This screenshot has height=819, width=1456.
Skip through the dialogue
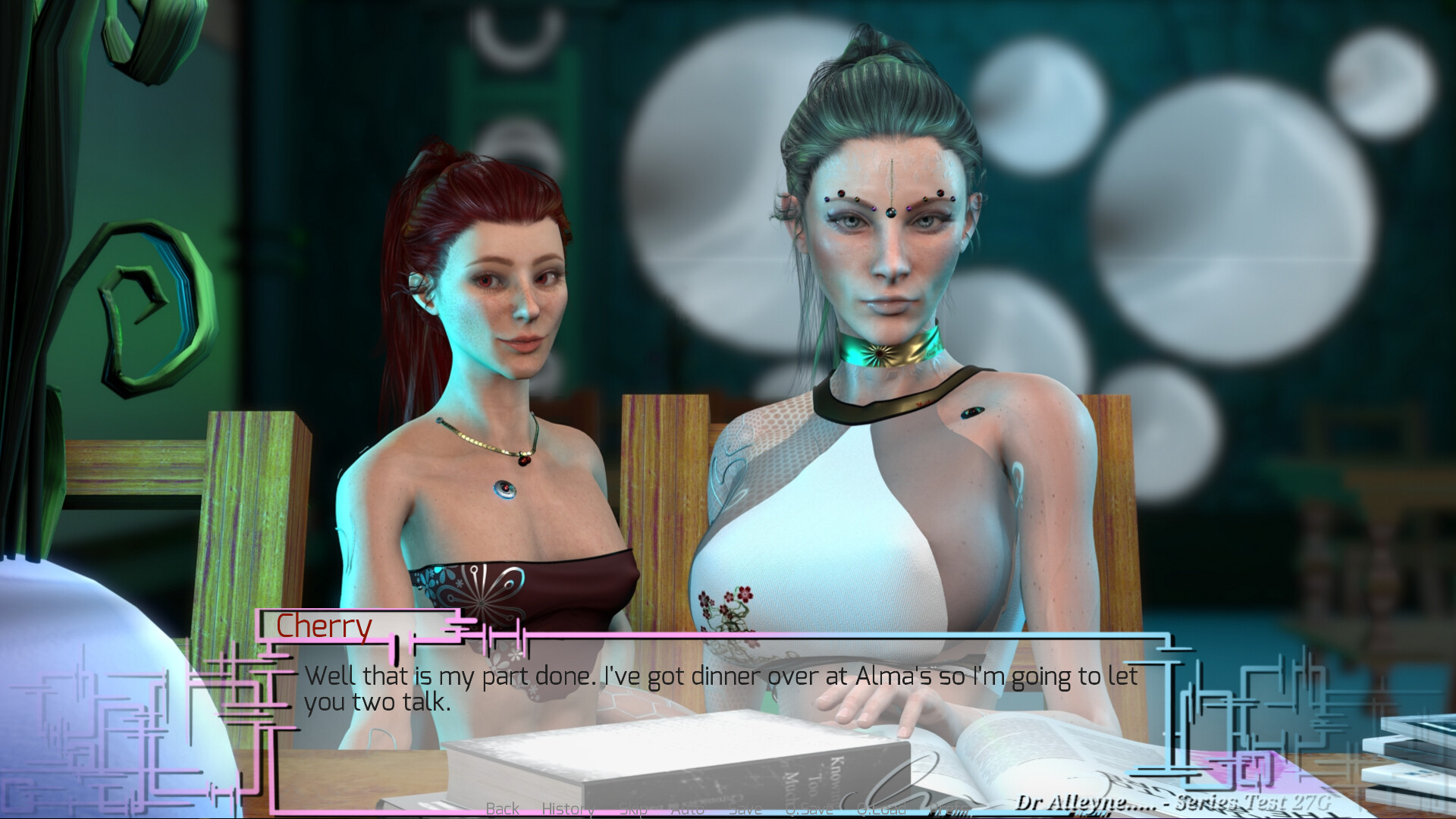coord(635,808)
